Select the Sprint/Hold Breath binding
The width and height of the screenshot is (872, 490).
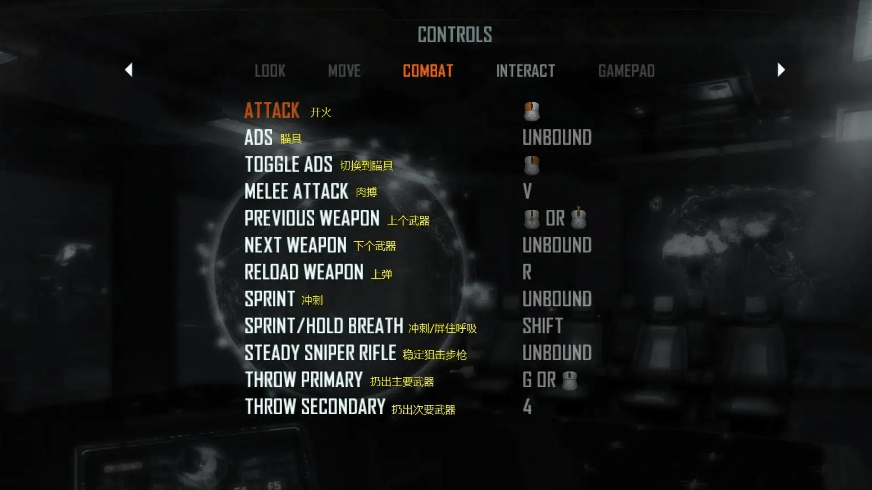click(x=324, y=327)
